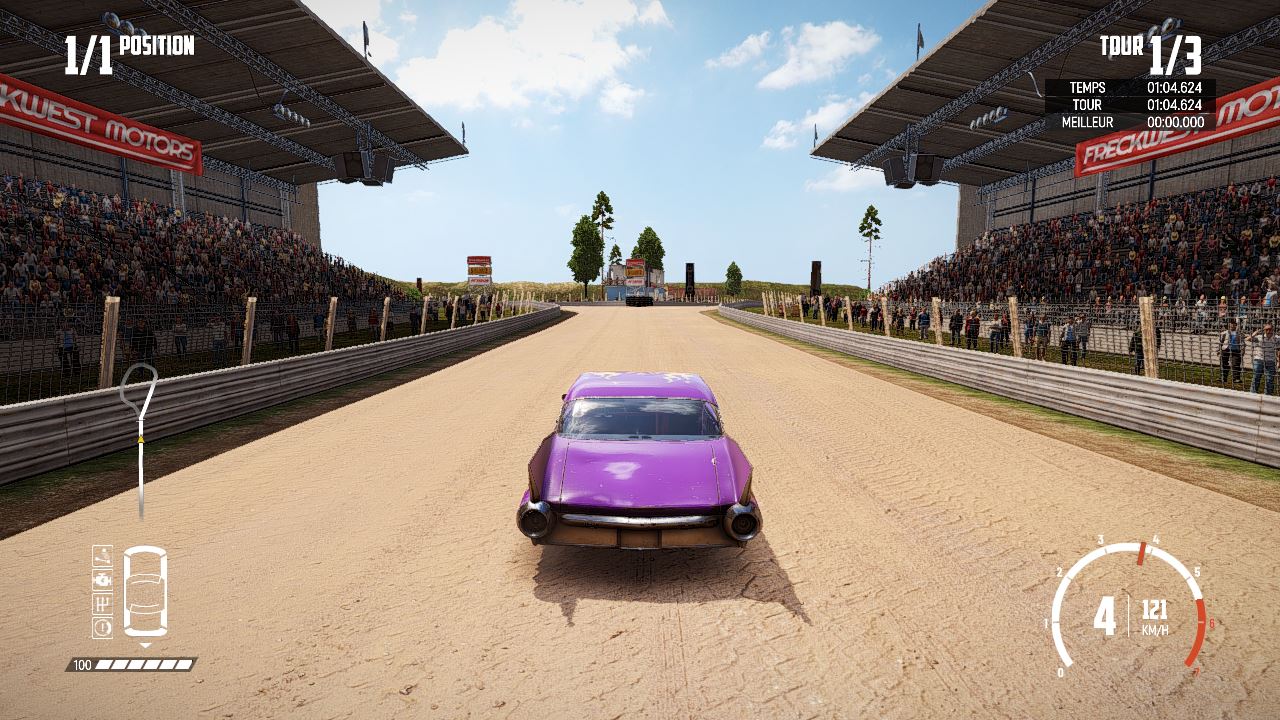Select the suspension damage status icon
The width and height of the screenshot is (1280, 720).
click(102, 556)
